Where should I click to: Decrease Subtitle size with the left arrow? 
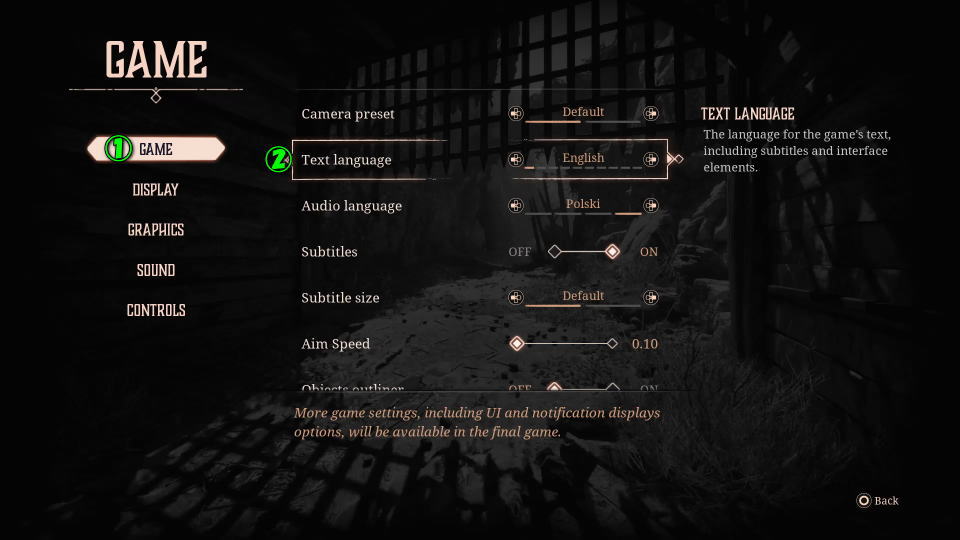[x=516, y=298]
